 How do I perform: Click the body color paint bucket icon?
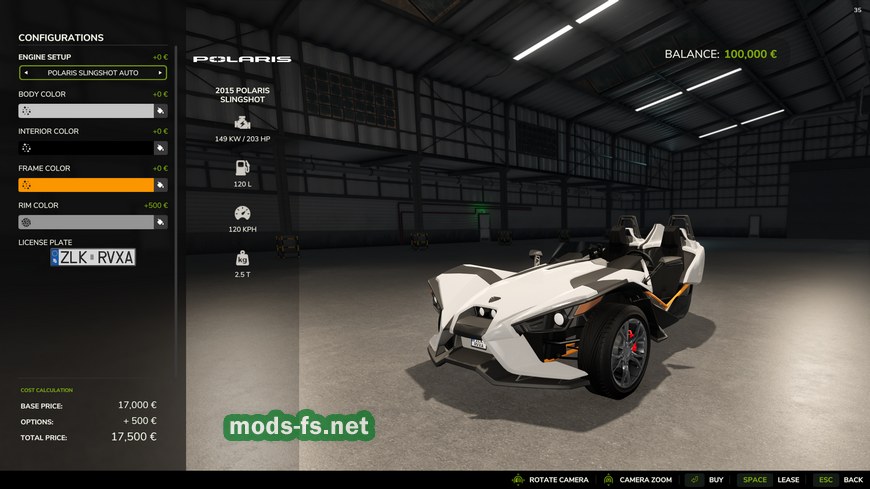click(160, 111)
